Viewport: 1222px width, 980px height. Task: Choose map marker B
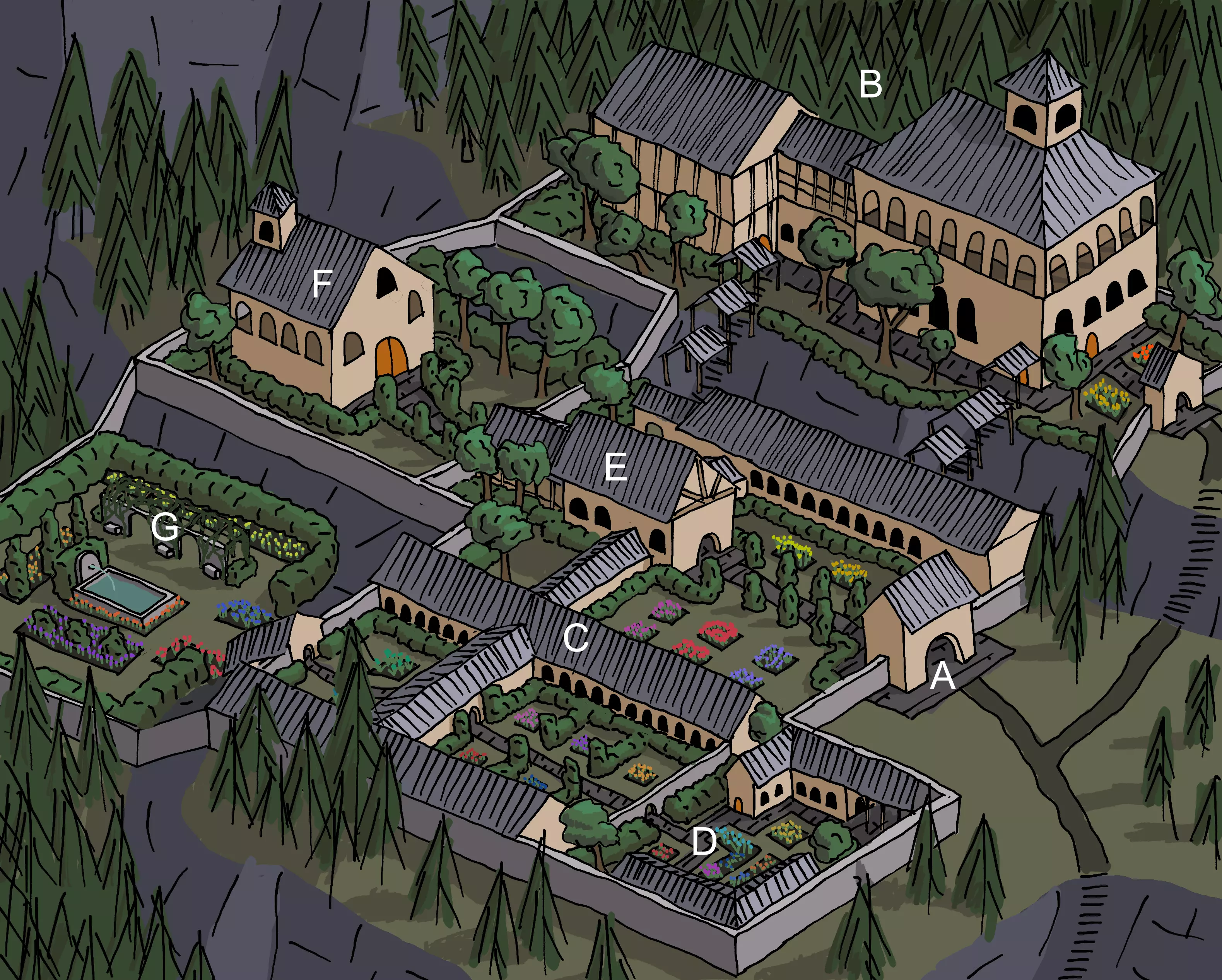click(871, 84)
